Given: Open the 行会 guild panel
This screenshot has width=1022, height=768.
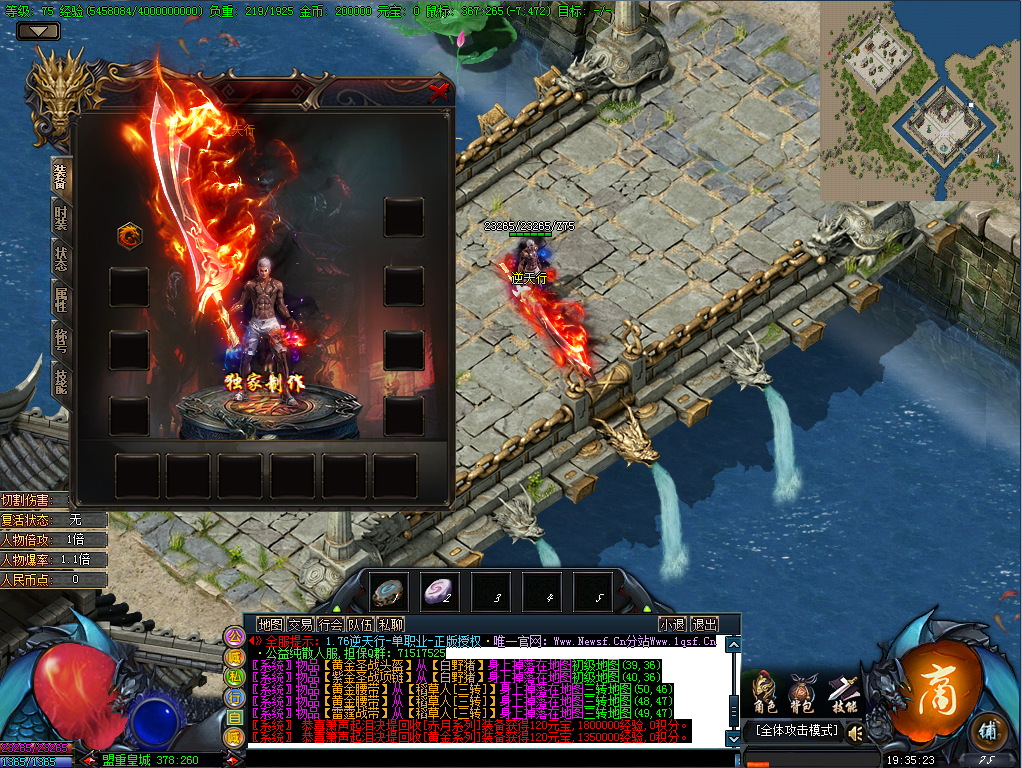Looking at the screenshot, I should pyautogui.click(x=330, y=624).
